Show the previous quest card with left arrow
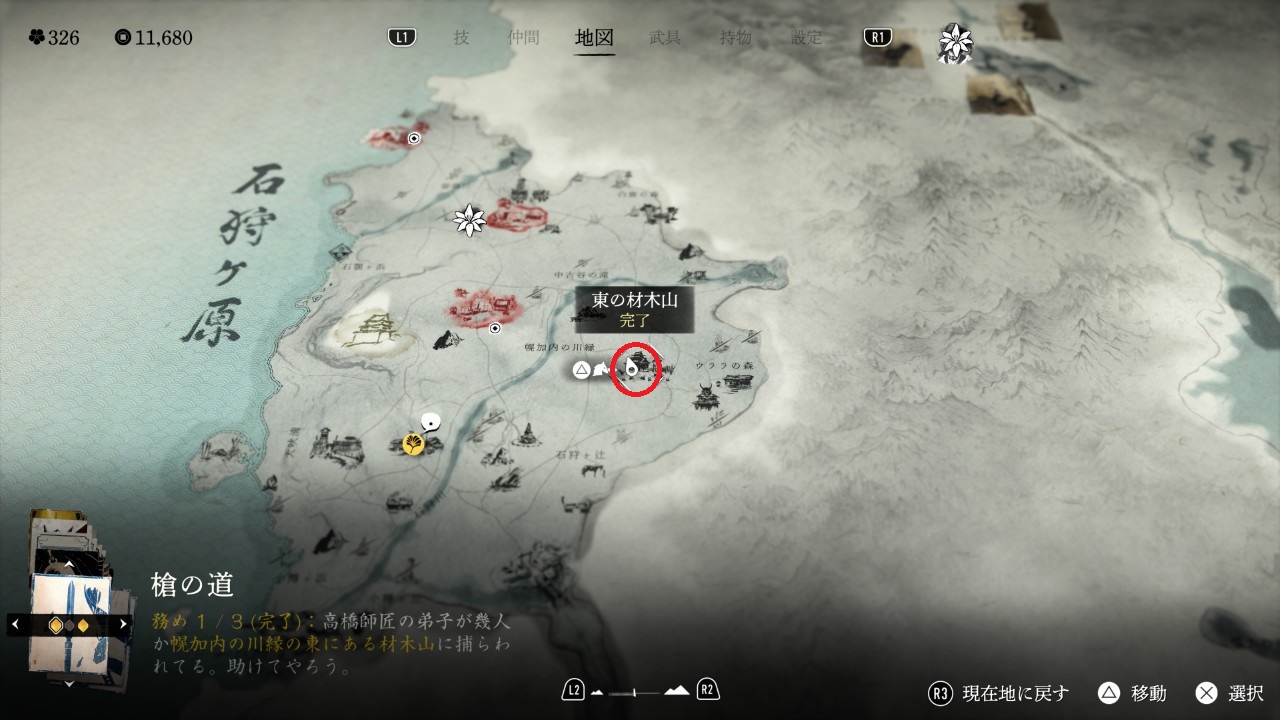Viewport: 1280px width, 720px height. point(15,624)
